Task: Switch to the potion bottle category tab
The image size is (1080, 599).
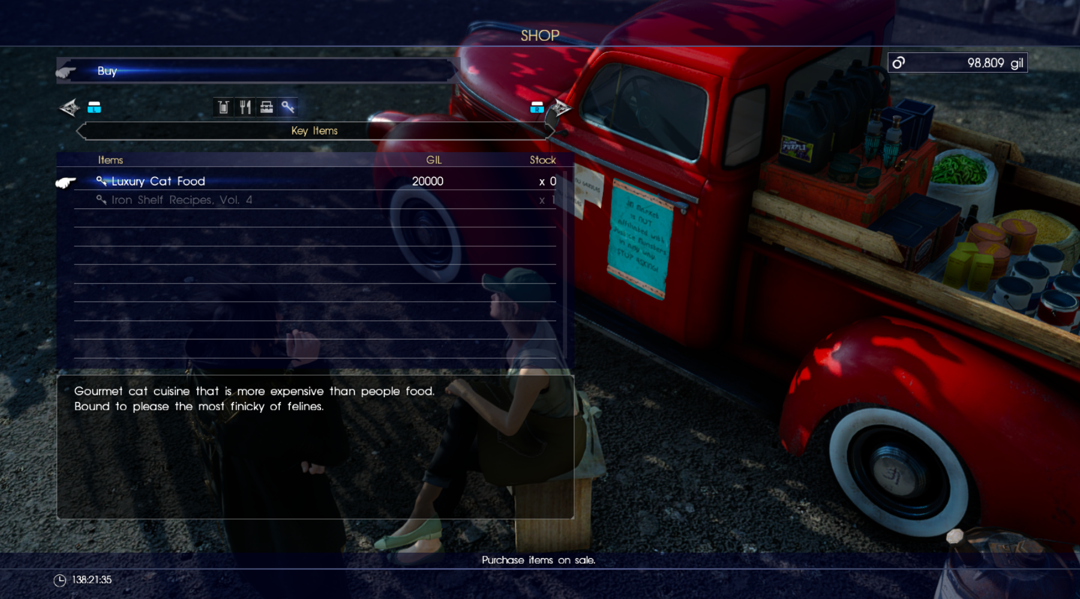Action: (x=224, y=107)
